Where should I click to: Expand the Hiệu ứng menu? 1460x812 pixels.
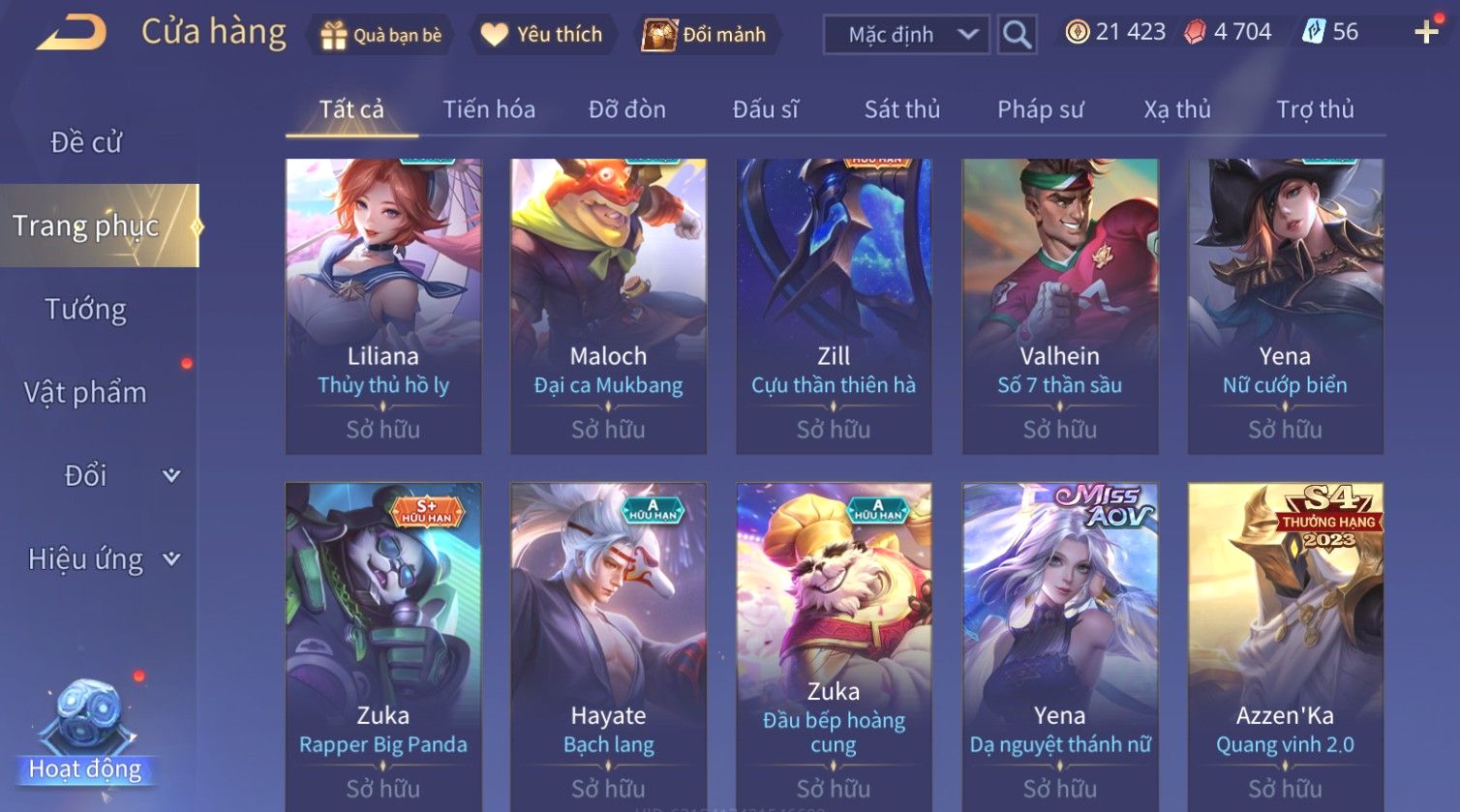102,559
